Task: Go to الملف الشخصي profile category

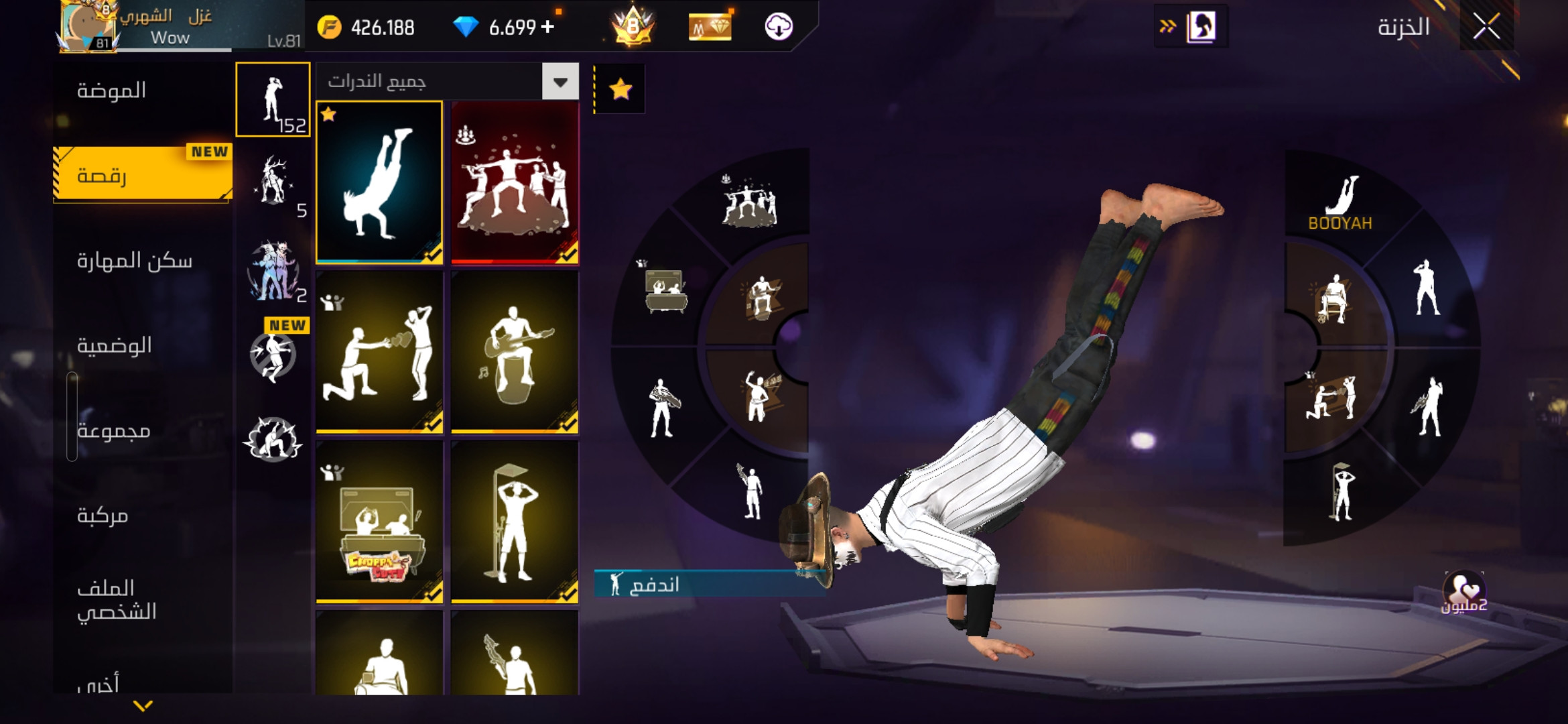Action: point(117,599)
